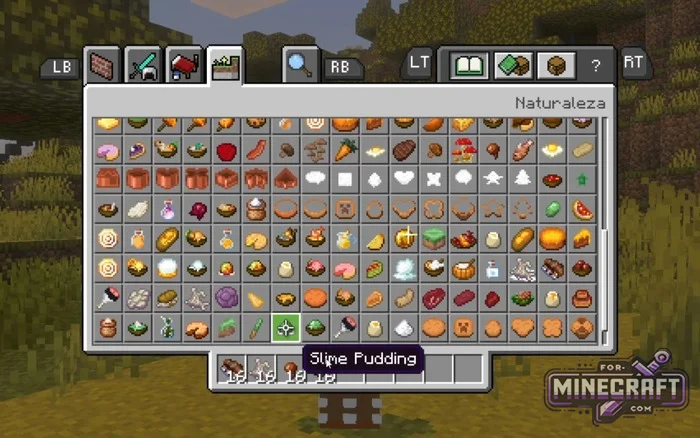
Task: Open the Items tab with red bed
Action: 184,66
